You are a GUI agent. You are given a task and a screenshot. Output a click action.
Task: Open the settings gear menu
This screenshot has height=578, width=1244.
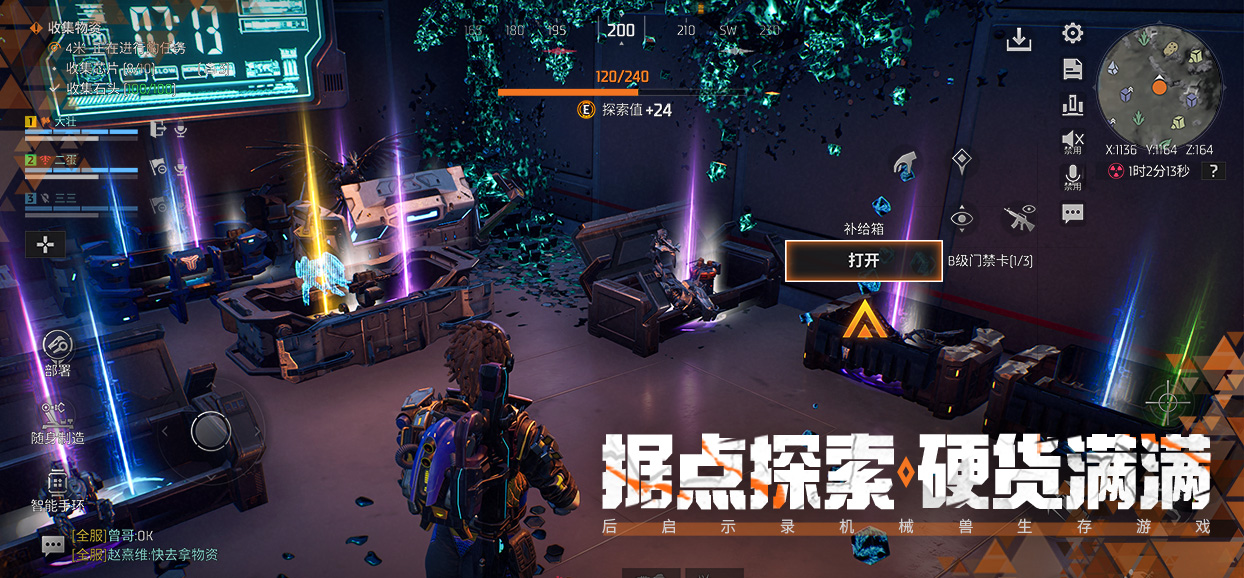coord(1072,34)
